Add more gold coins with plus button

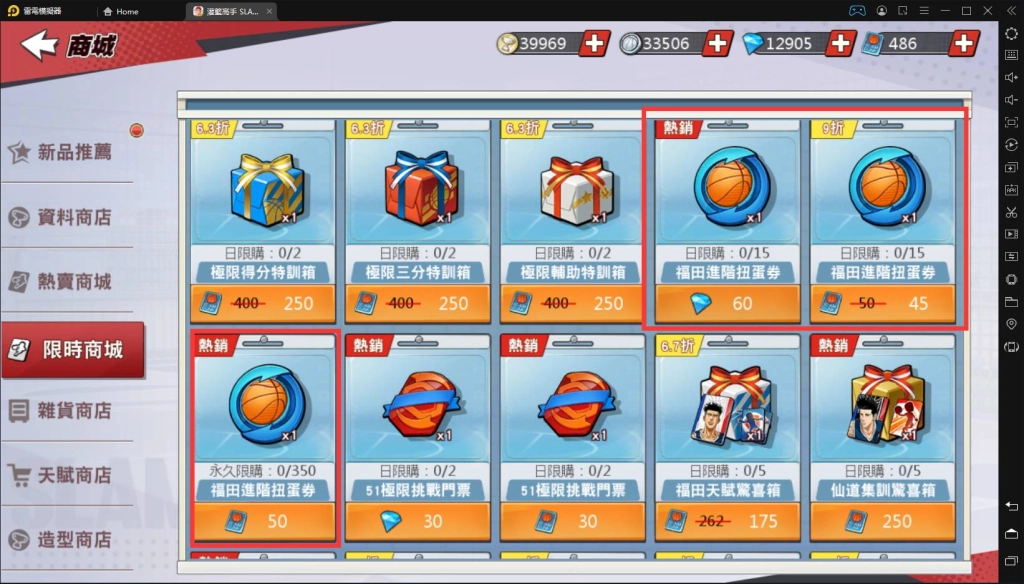[x=594, y=43]
